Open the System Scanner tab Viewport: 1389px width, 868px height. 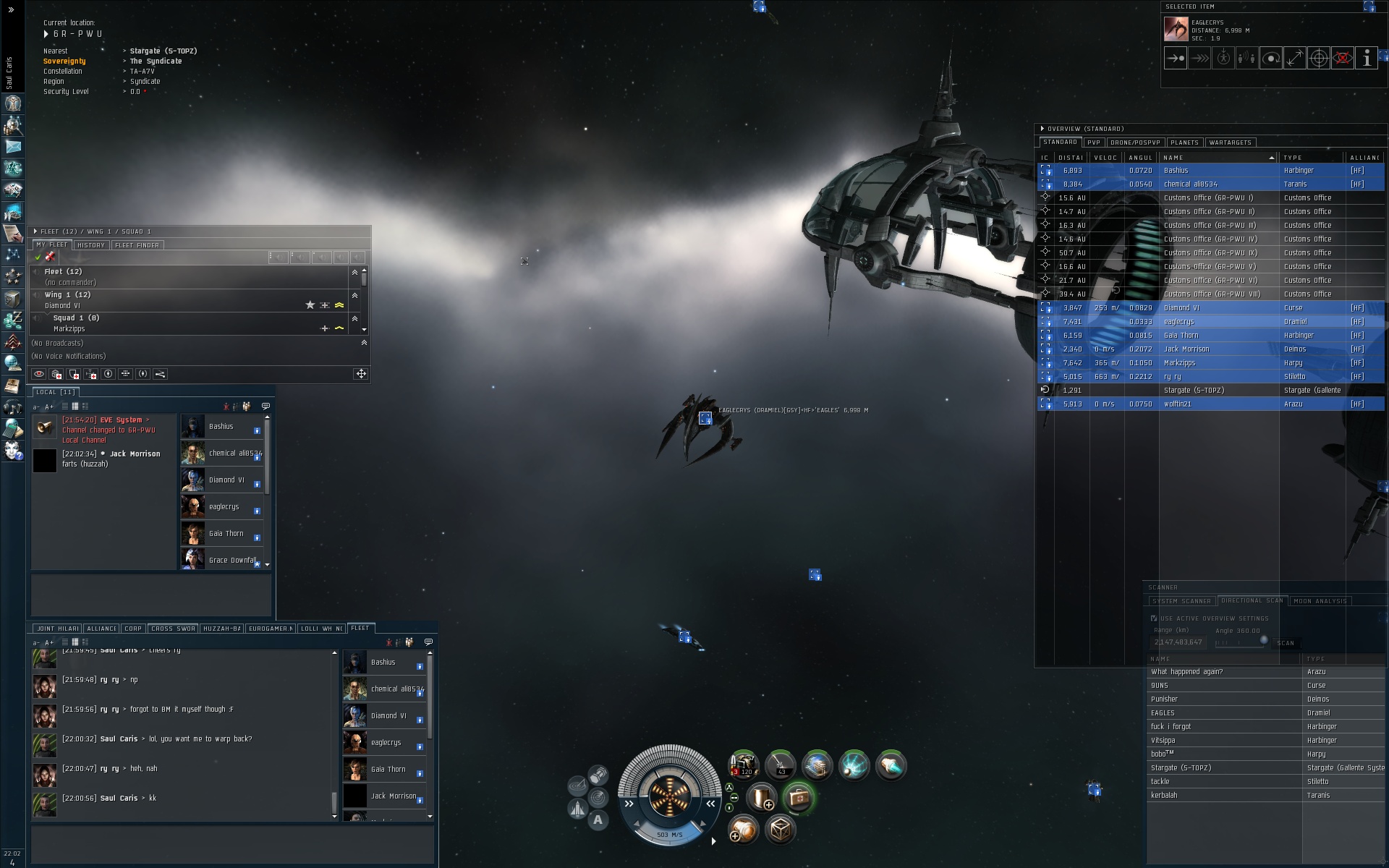1181,601
